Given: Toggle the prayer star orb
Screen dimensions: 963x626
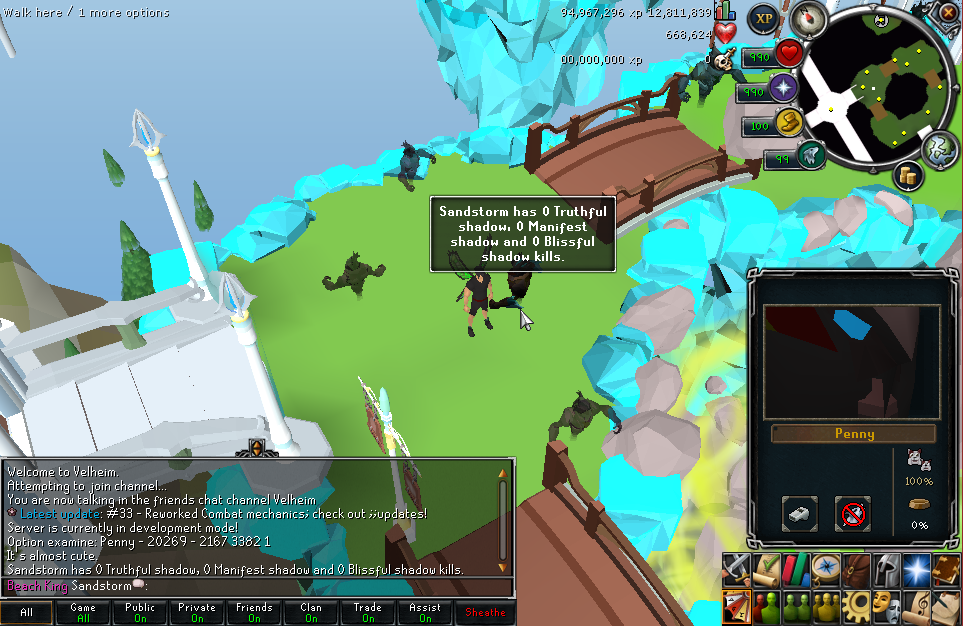Looking at the screenshot, I should (782, 90).
